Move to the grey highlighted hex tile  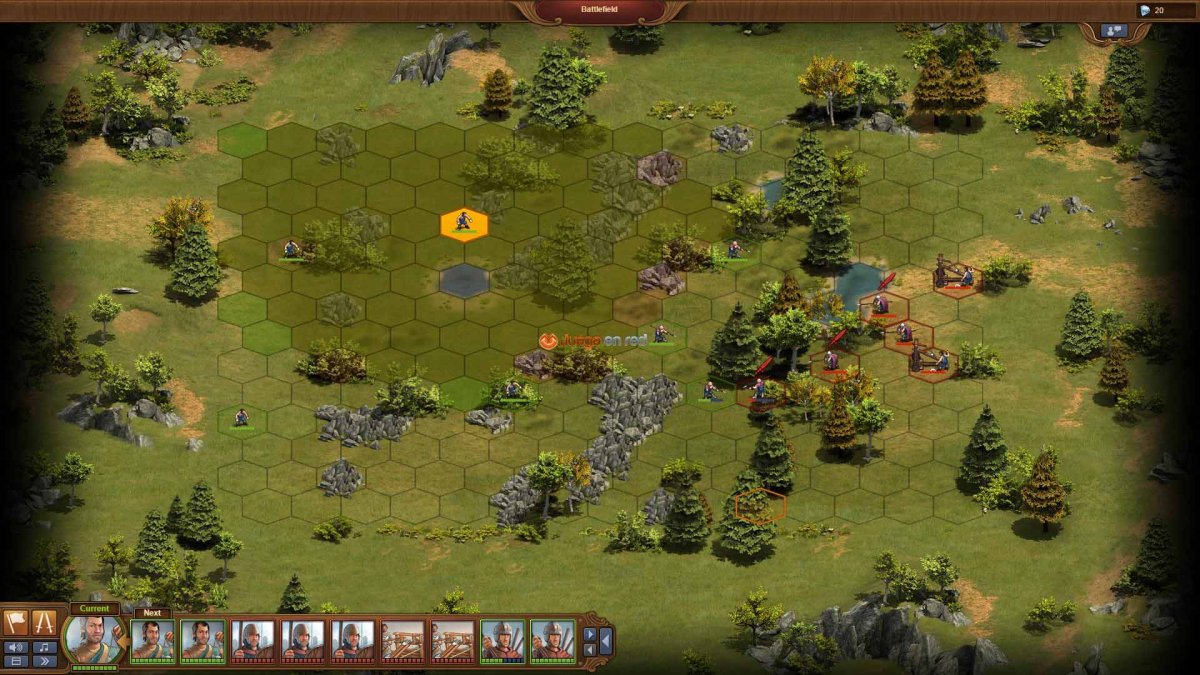pos(464,281)
